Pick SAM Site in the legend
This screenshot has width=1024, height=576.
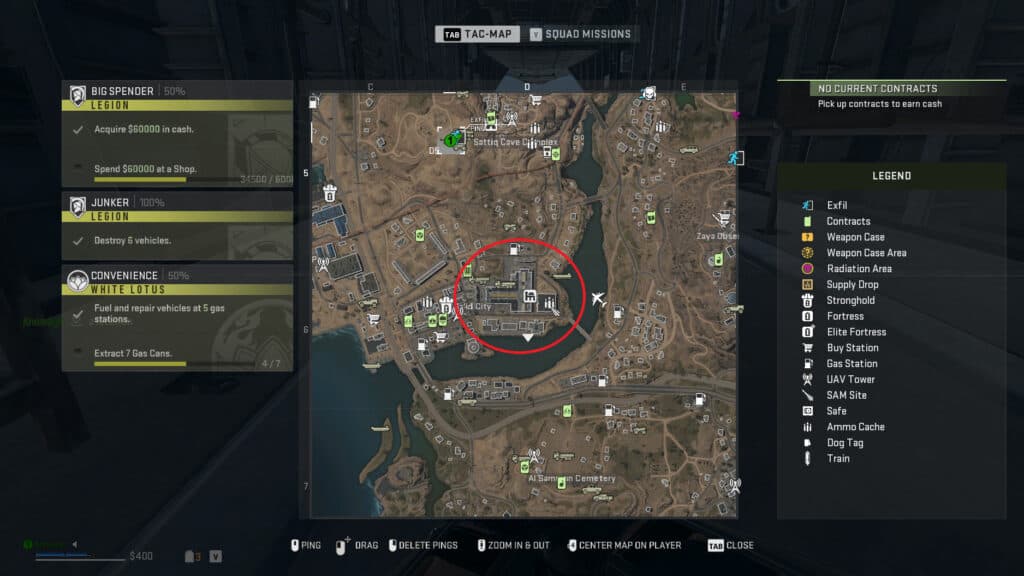846,395
